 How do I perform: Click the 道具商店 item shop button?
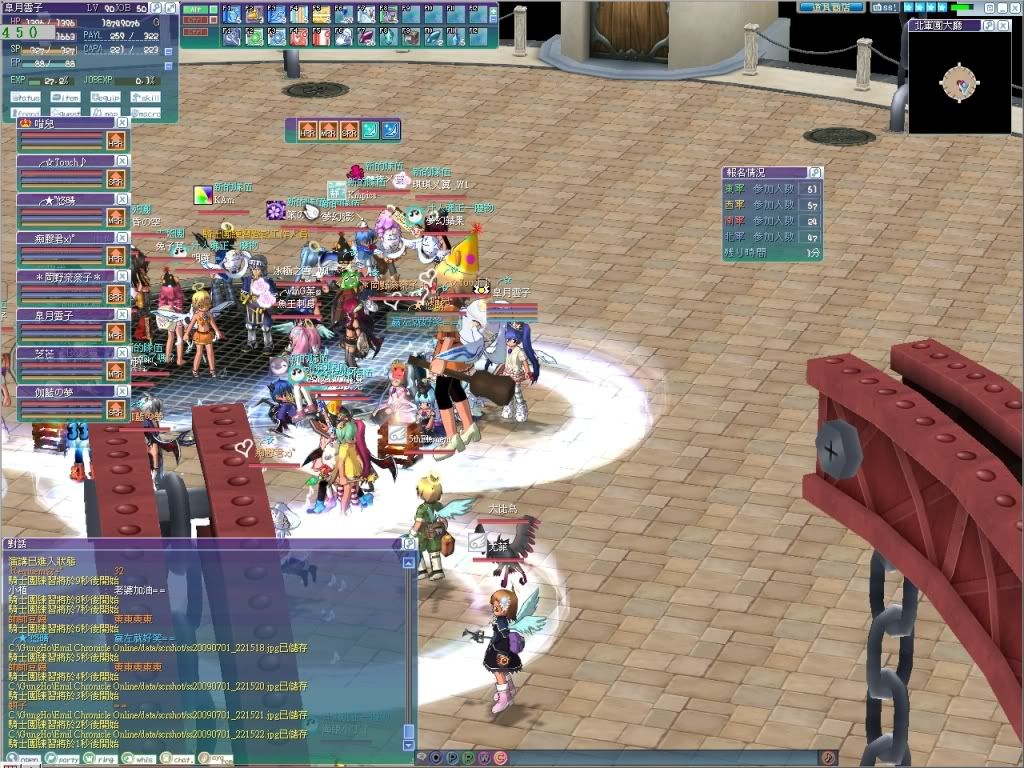831,7
